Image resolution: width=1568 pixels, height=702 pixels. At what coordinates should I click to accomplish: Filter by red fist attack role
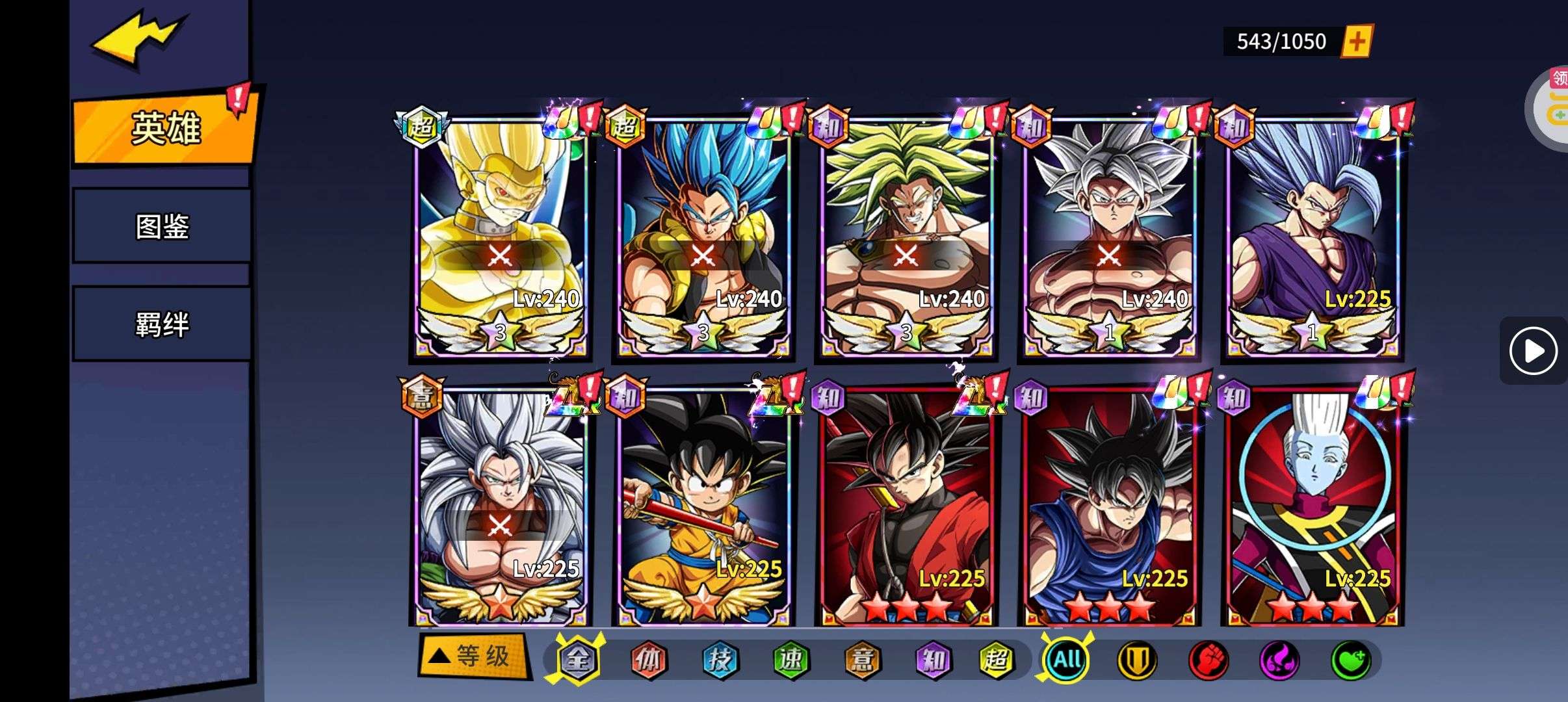pyautogui.click(x=1209, y=660)
